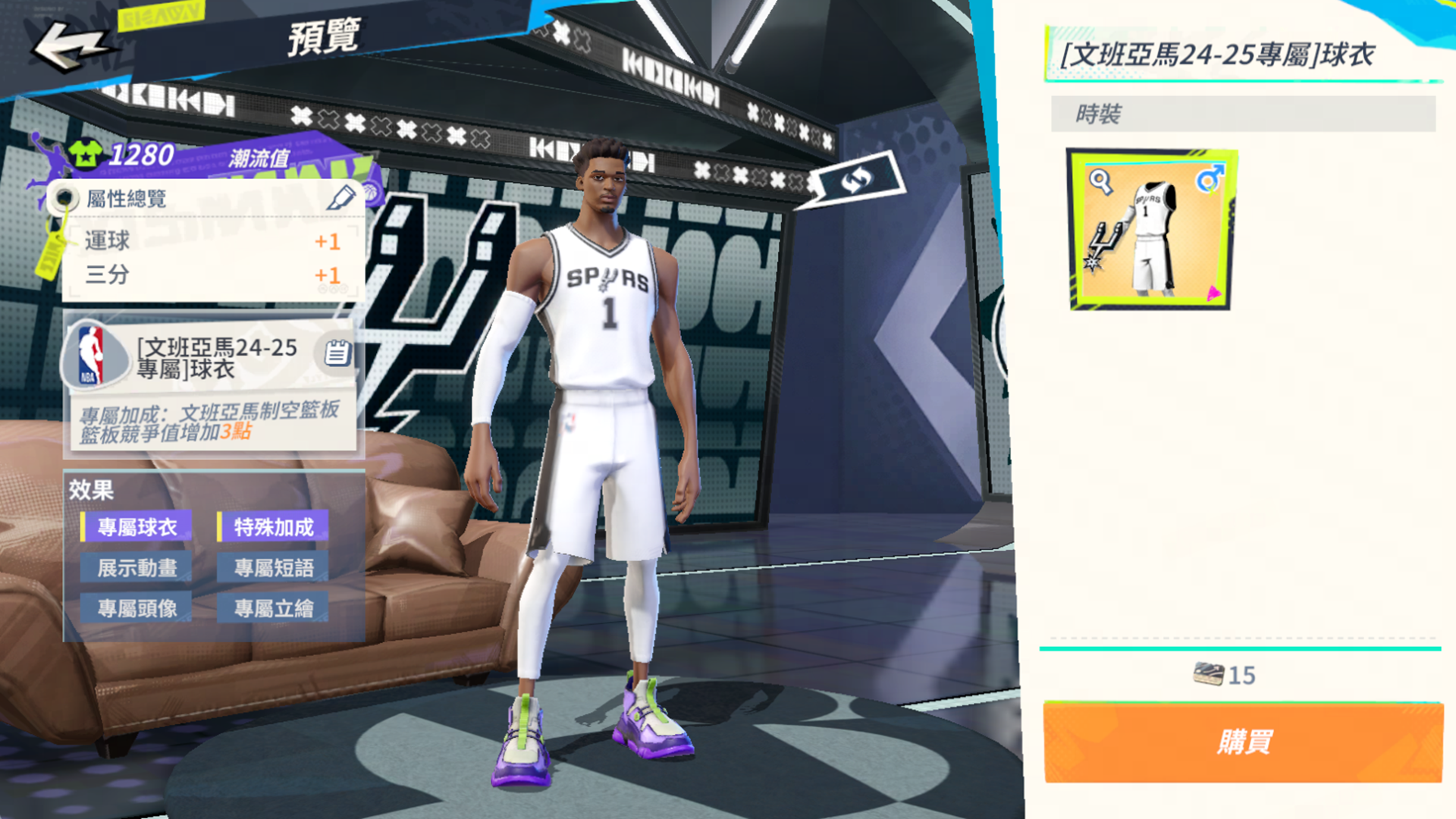
Task: Show the 特殊加成 effect
Action: pos(273,527)
